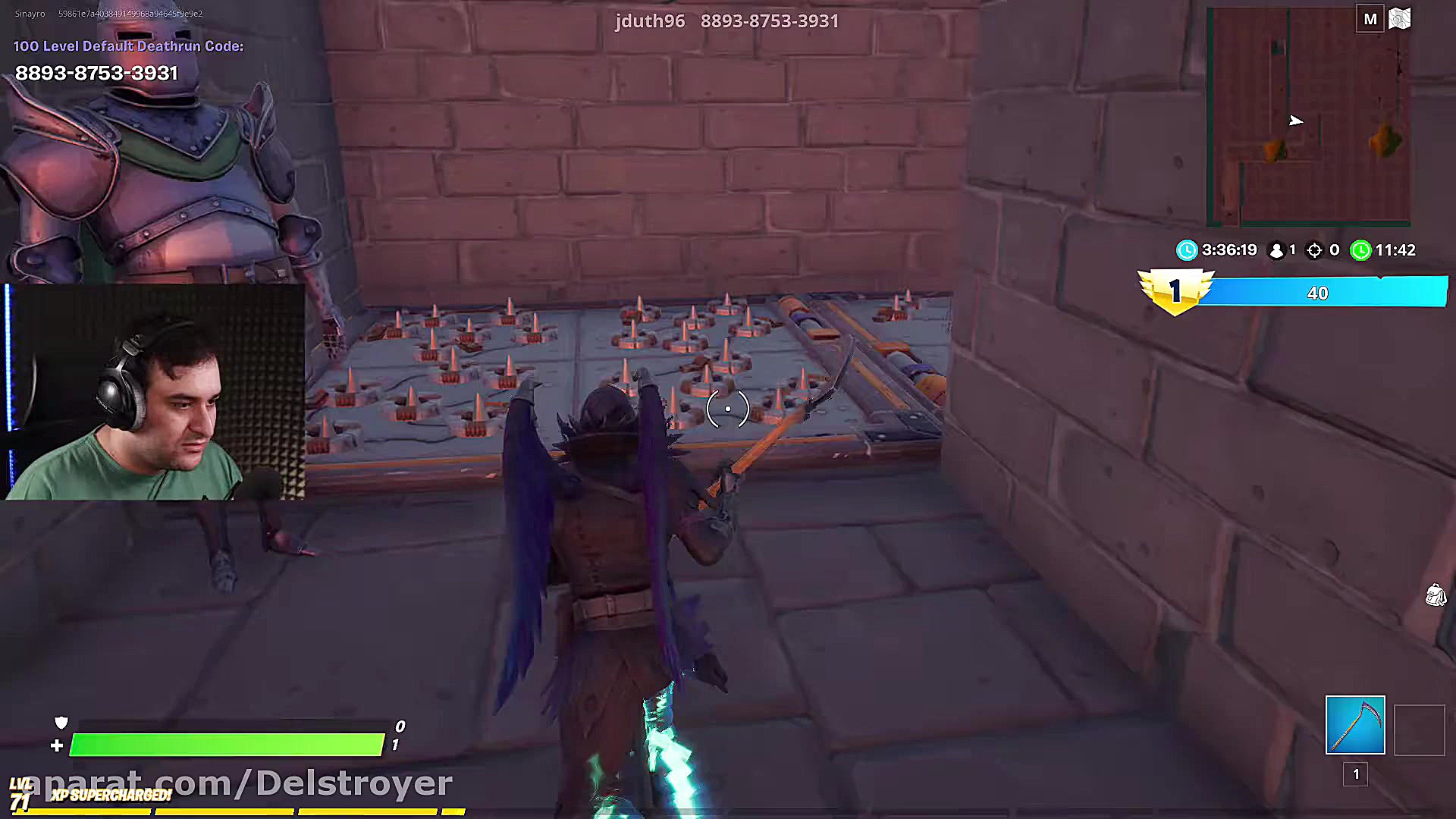
Task: Open the map via the folded map icon
Action: [x=1399, y=18]
